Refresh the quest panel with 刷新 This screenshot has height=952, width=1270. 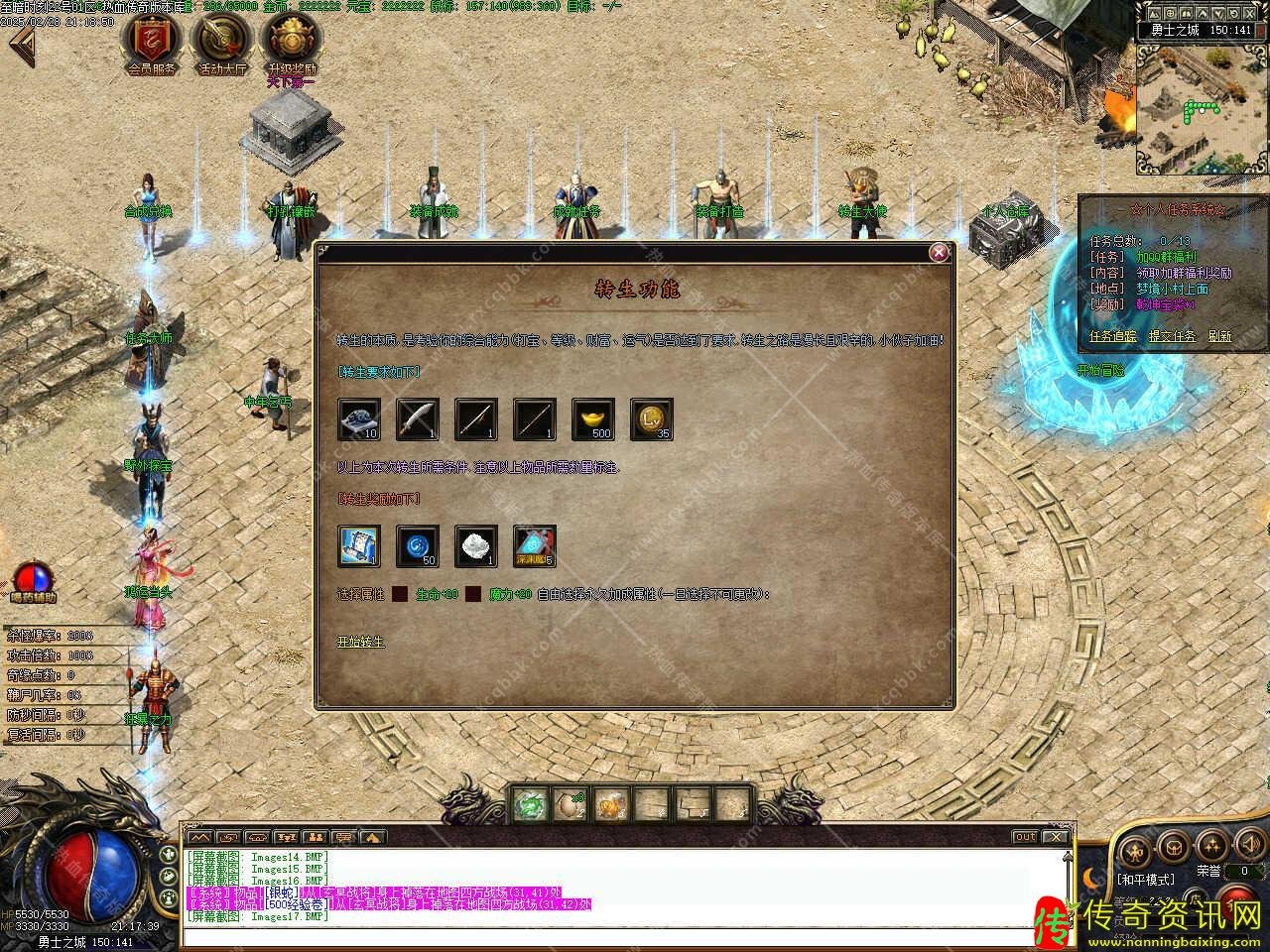pyautogui.click(x=1219, y=336)
